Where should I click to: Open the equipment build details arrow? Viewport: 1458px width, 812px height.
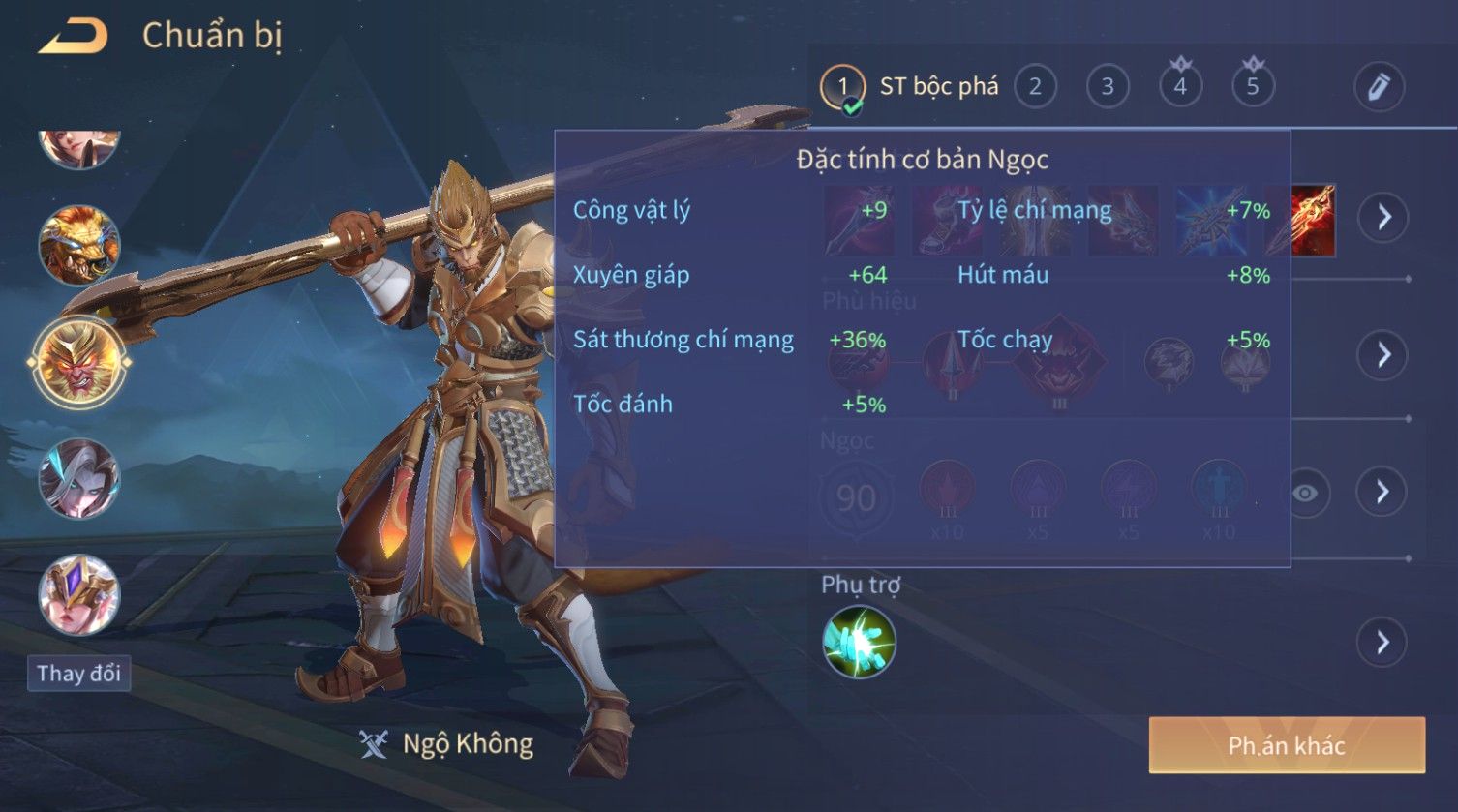click(1382, 217)
